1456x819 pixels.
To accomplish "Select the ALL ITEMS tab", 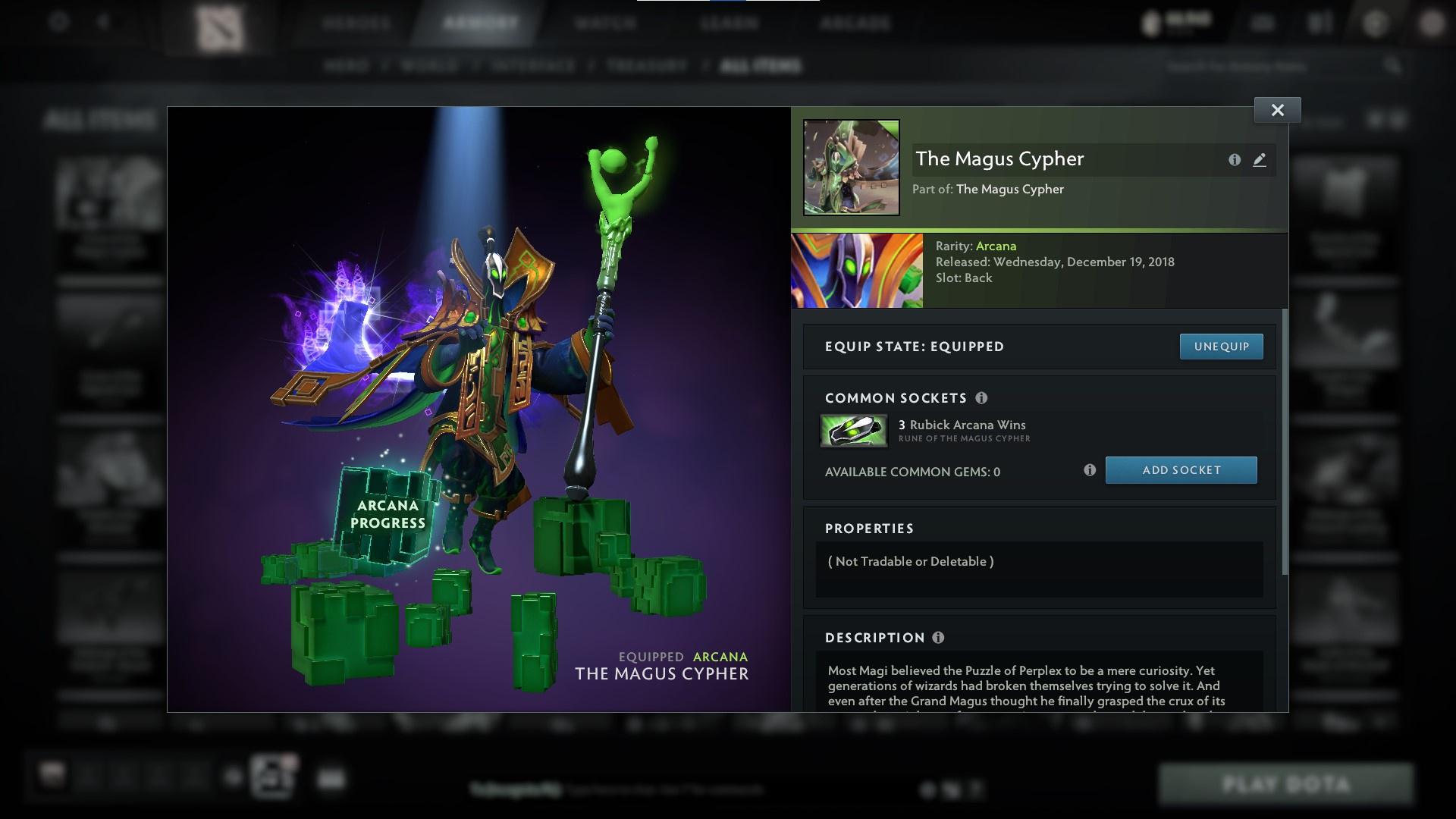I will coord(762,66).
